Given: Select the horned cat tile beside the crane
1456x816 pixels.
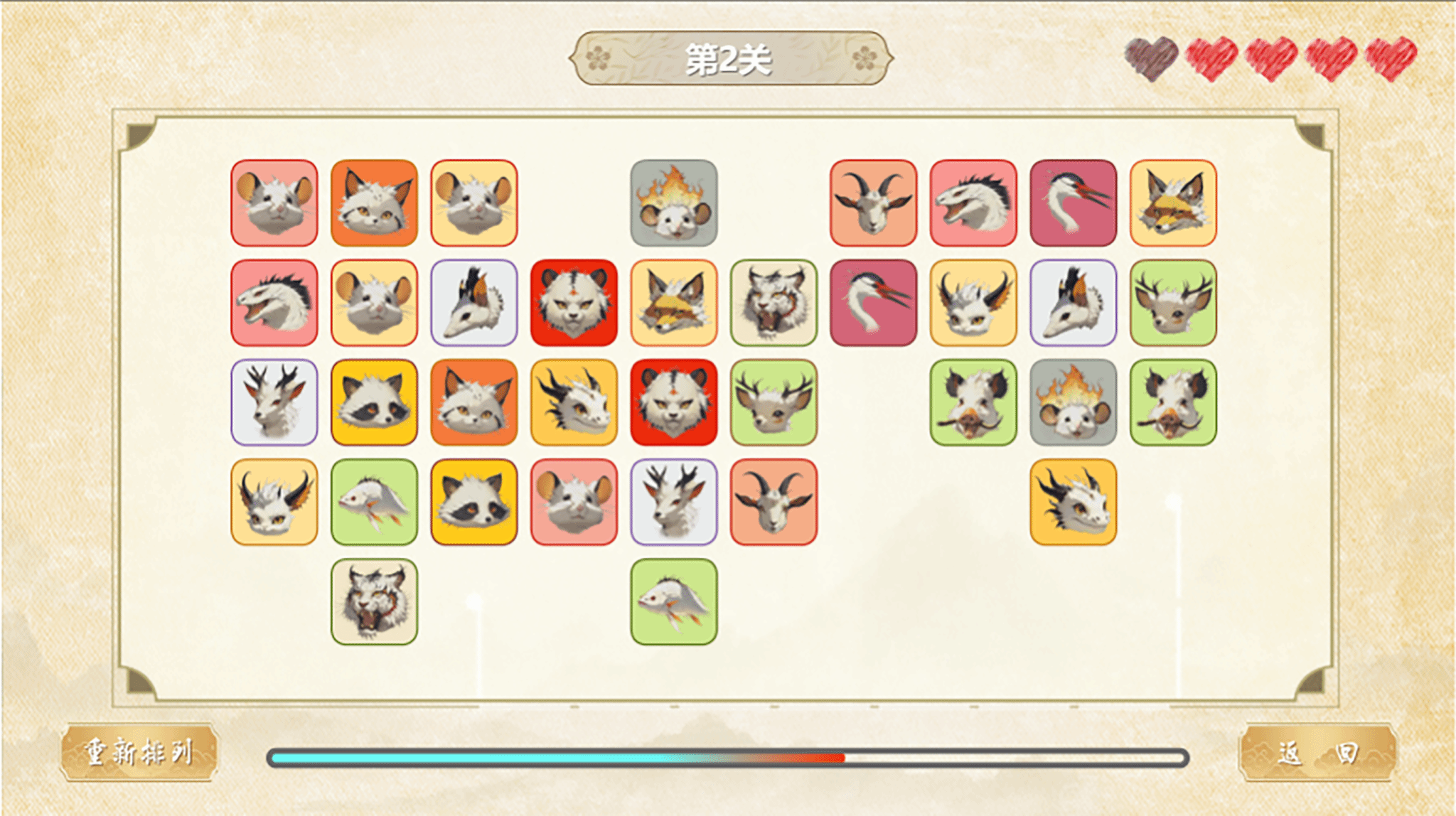Looking at the screenshot, I should (973, 303).
